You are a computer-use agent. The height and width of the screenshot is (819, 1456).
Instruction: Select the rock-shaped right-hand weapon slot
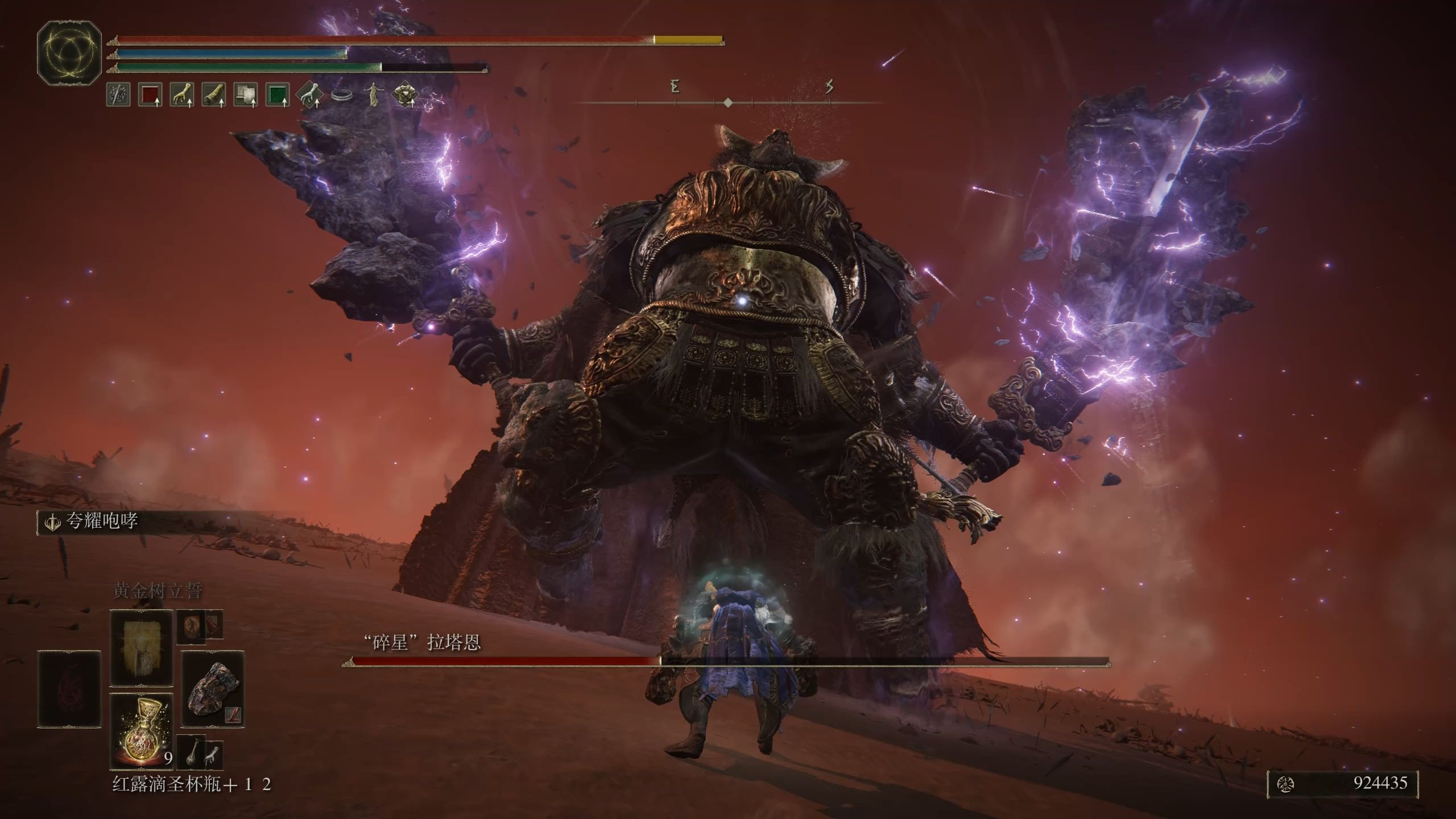tap(213, 689)
